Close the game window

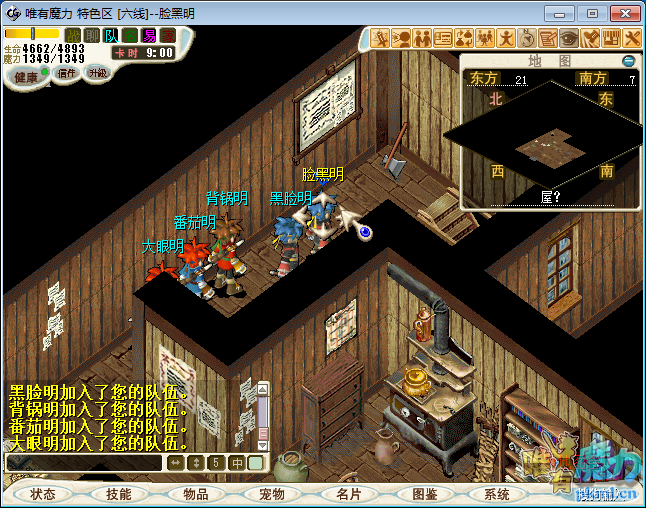tap(622, 13)
